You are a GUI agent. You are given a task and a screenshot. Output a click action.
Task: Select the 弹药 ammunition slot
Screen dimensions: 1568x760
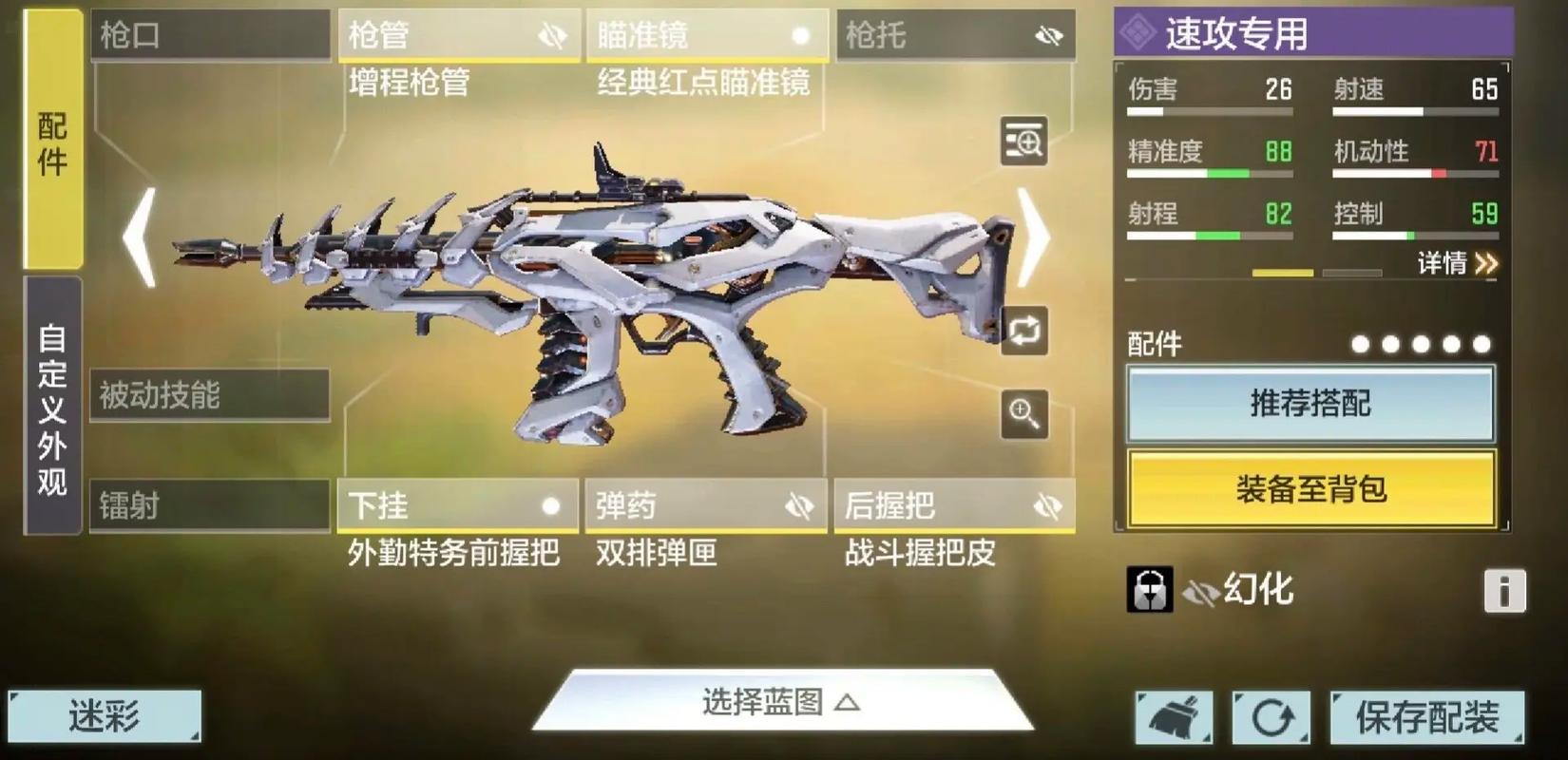(705, 505)
